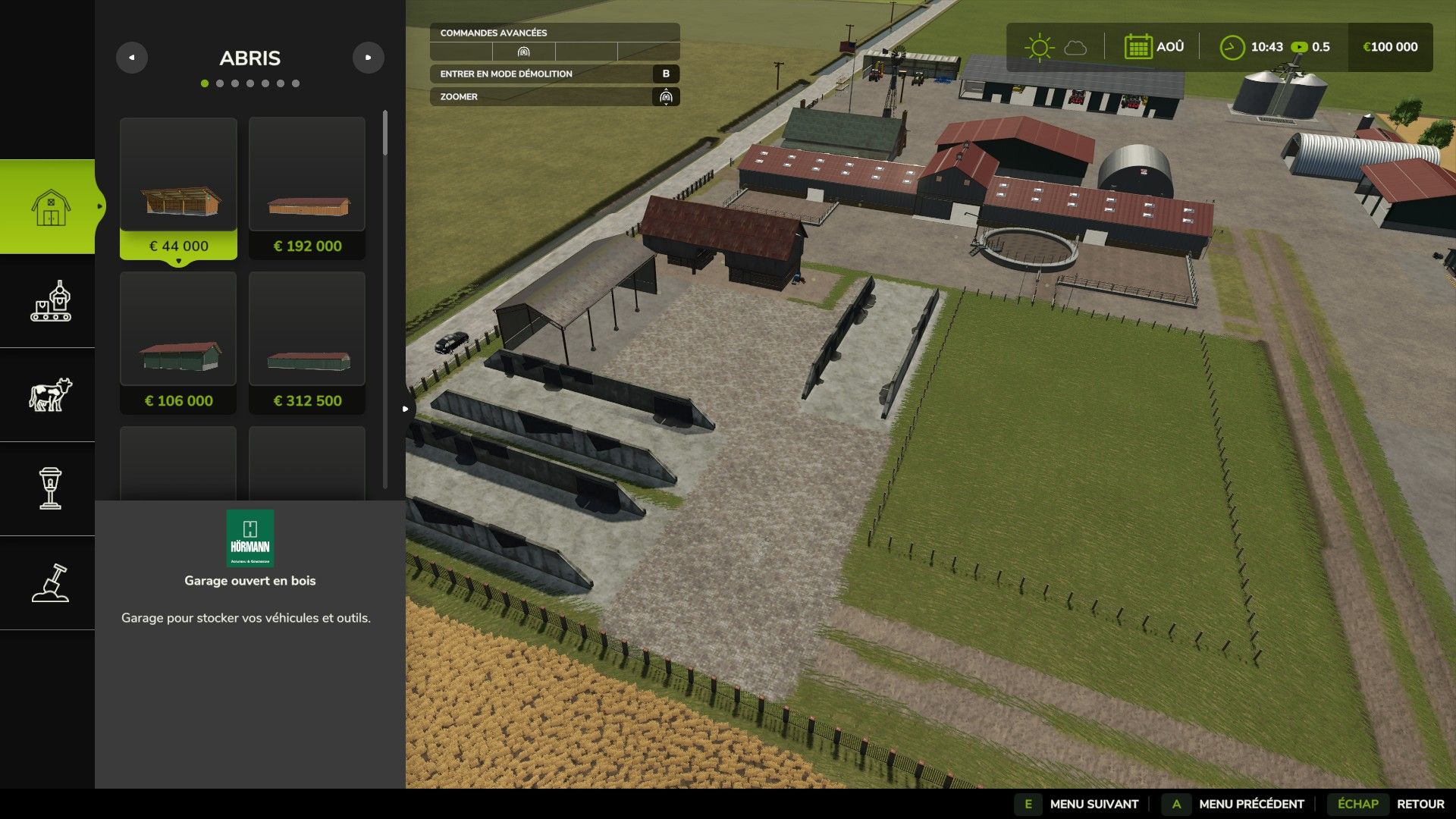Click the Retour back button
The image size is (1456, 819).
point(1420,804)
